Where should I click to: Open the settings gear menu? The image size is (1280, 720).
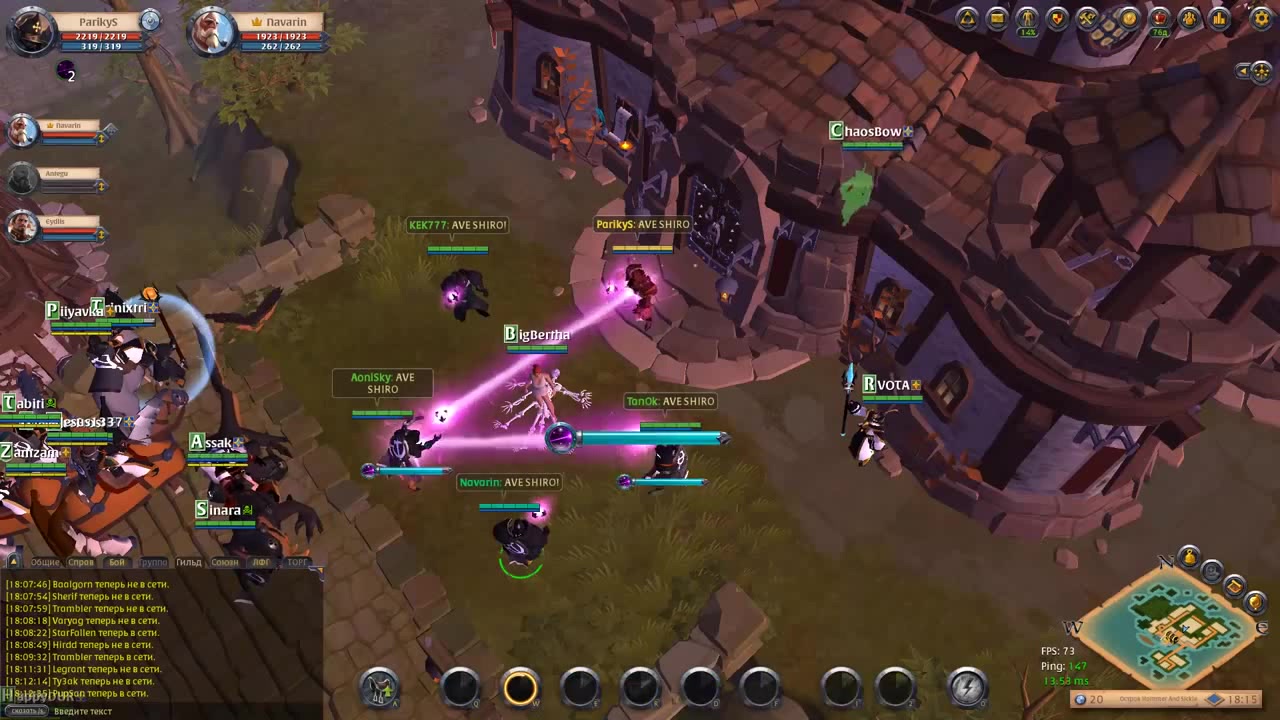(x=1262, y=18)
